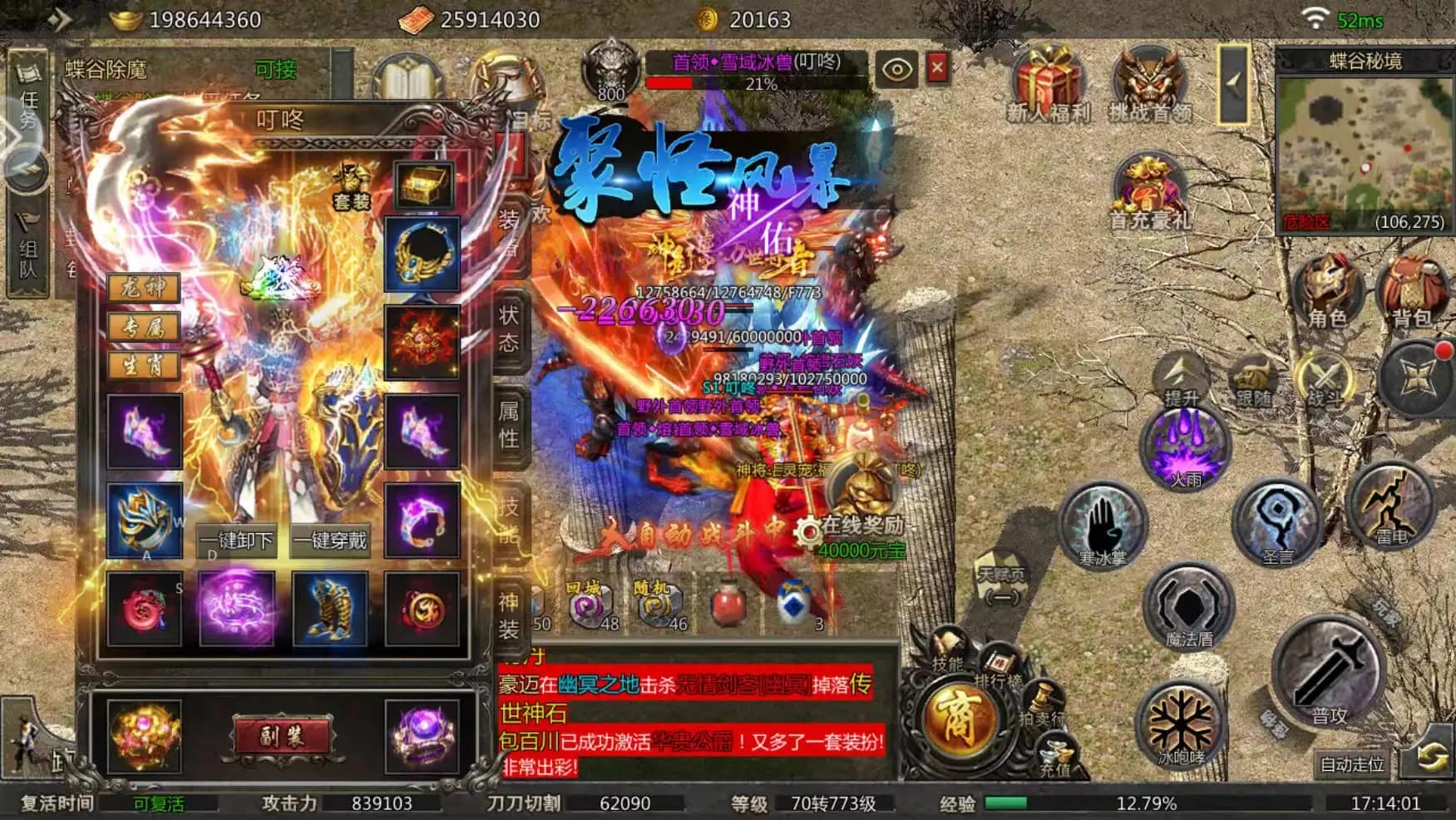Close the boss target bar with red X
Viewport: 1456px width, 820px height.
[x=937, y=68]
